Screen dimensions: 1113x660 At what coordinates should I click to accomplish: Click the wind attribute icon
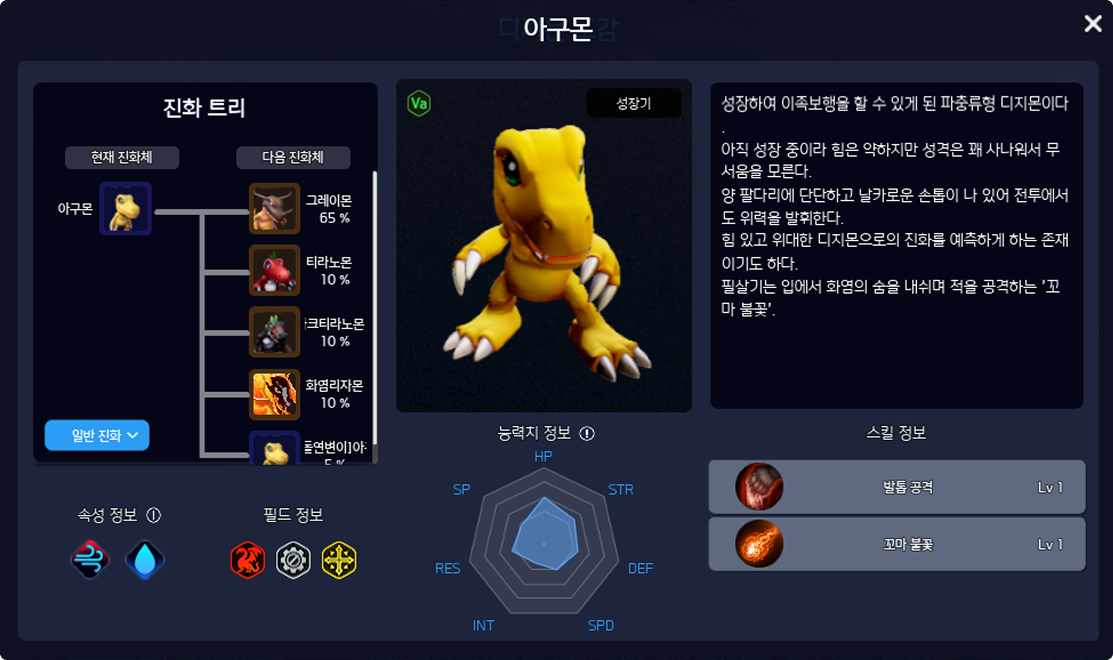(x=90, y=561)
